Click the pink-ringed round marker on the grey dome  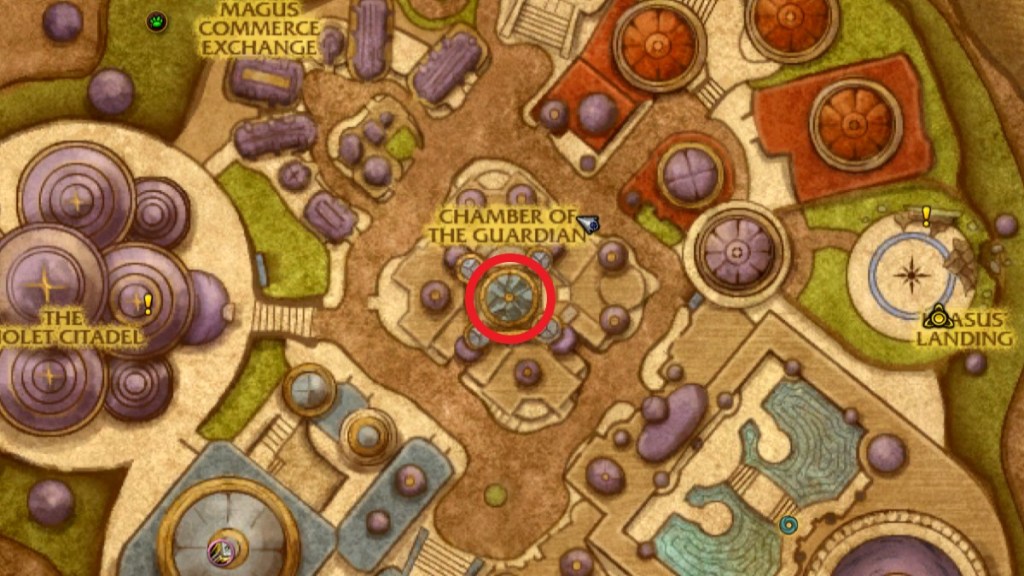(219, 547)
